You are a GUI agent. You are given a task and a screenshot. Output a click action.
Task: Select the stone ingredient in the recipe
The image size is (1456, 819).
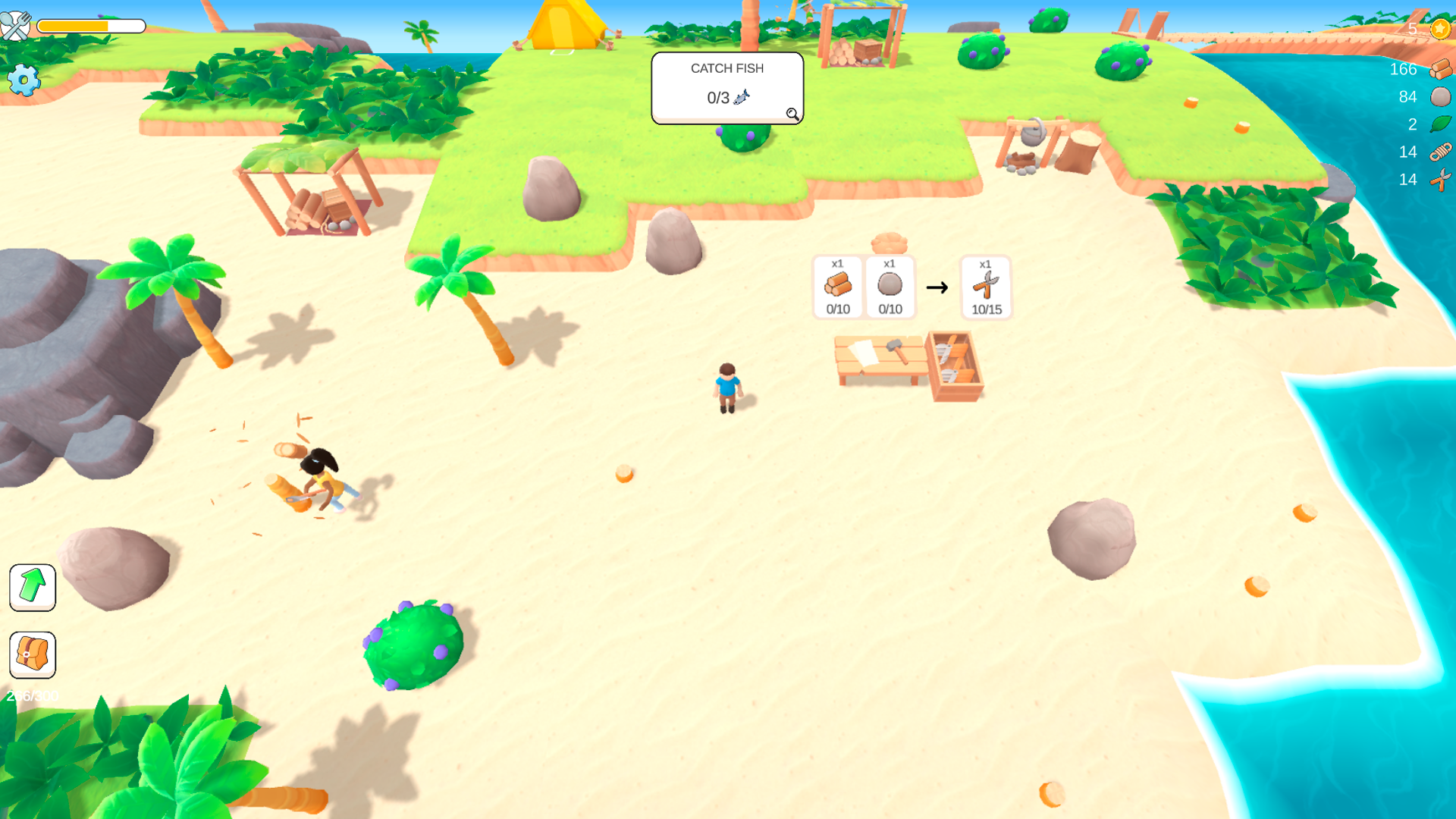[x=889, y=287]
